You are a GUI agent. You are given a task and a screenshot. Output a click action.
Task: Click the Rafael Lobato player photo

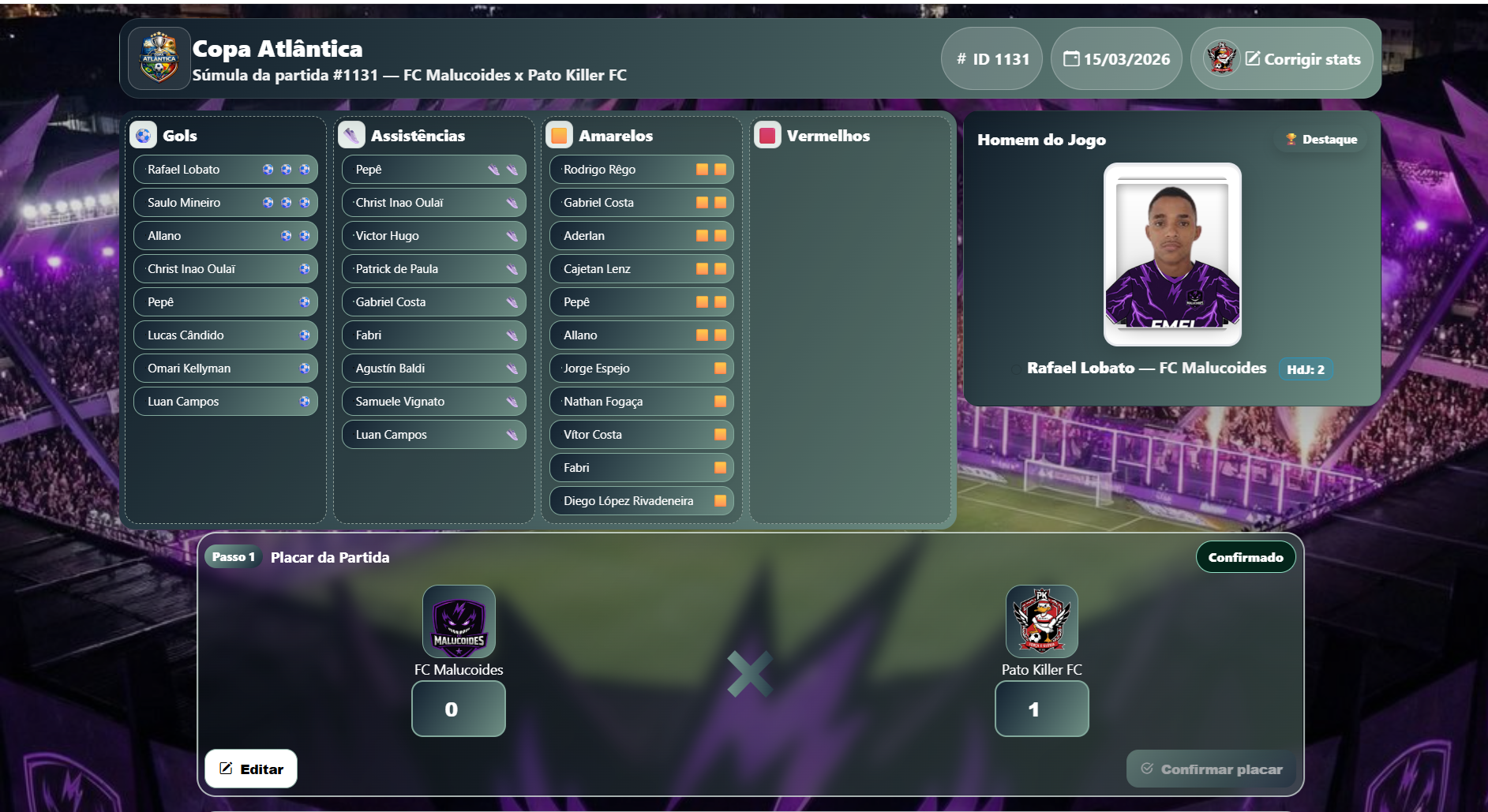(x=1172, y=254)
